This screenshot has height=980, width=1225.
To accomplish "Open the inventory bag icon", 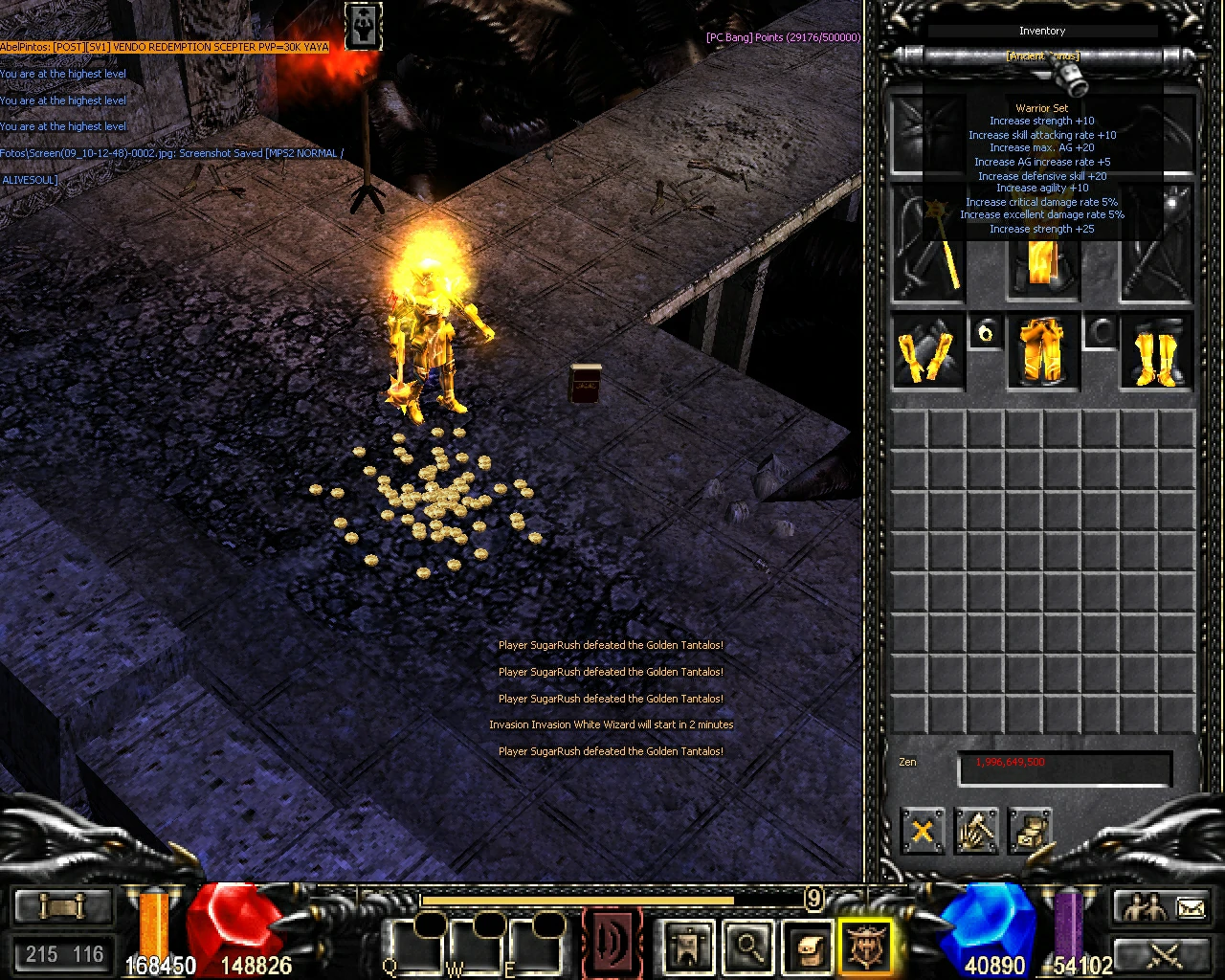I will (807, 947).
